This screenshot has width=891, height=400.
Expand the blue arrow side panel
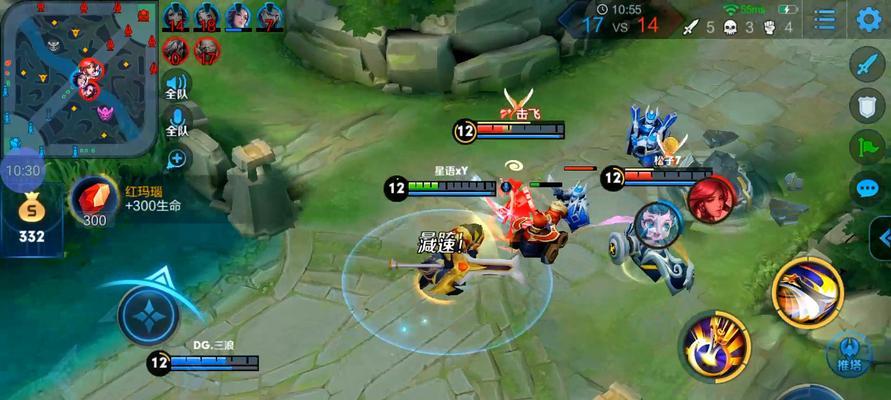(x=882, y=237)
